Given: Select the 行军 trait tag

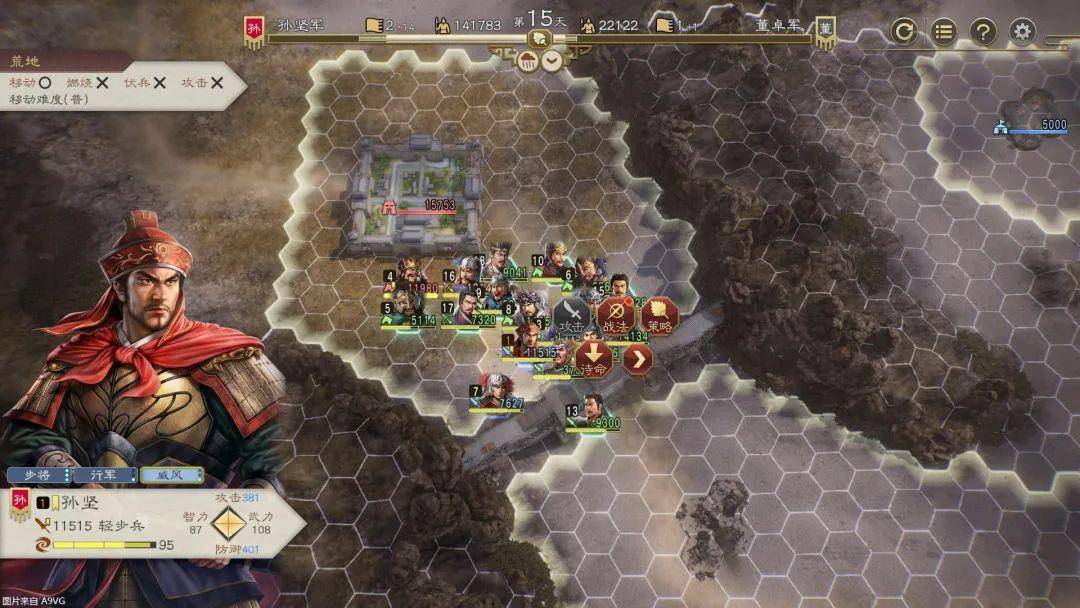Looking at the screenshot, I should coord(105,475).
